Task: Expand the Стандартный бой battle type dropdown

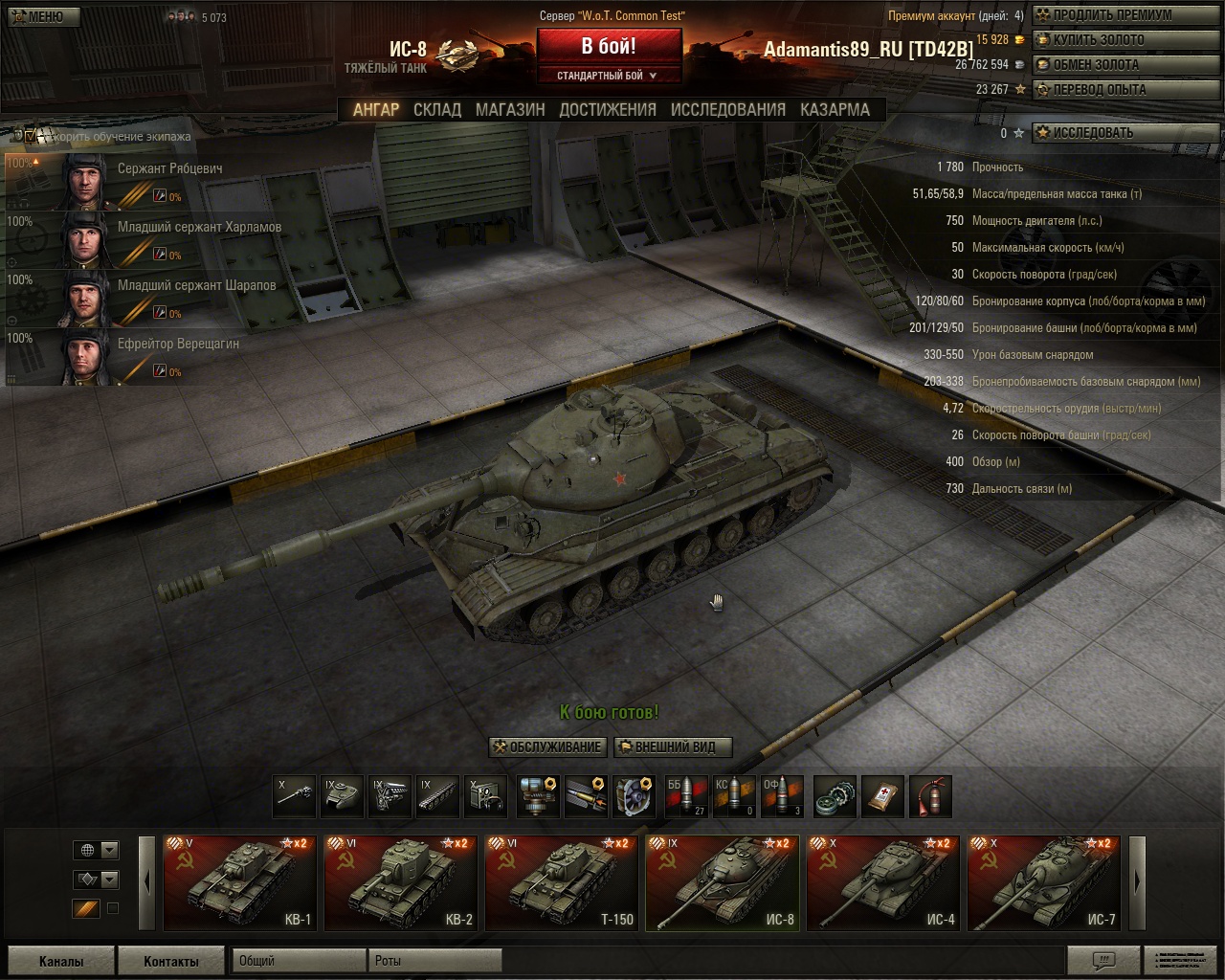Action: tap(609, 76)
